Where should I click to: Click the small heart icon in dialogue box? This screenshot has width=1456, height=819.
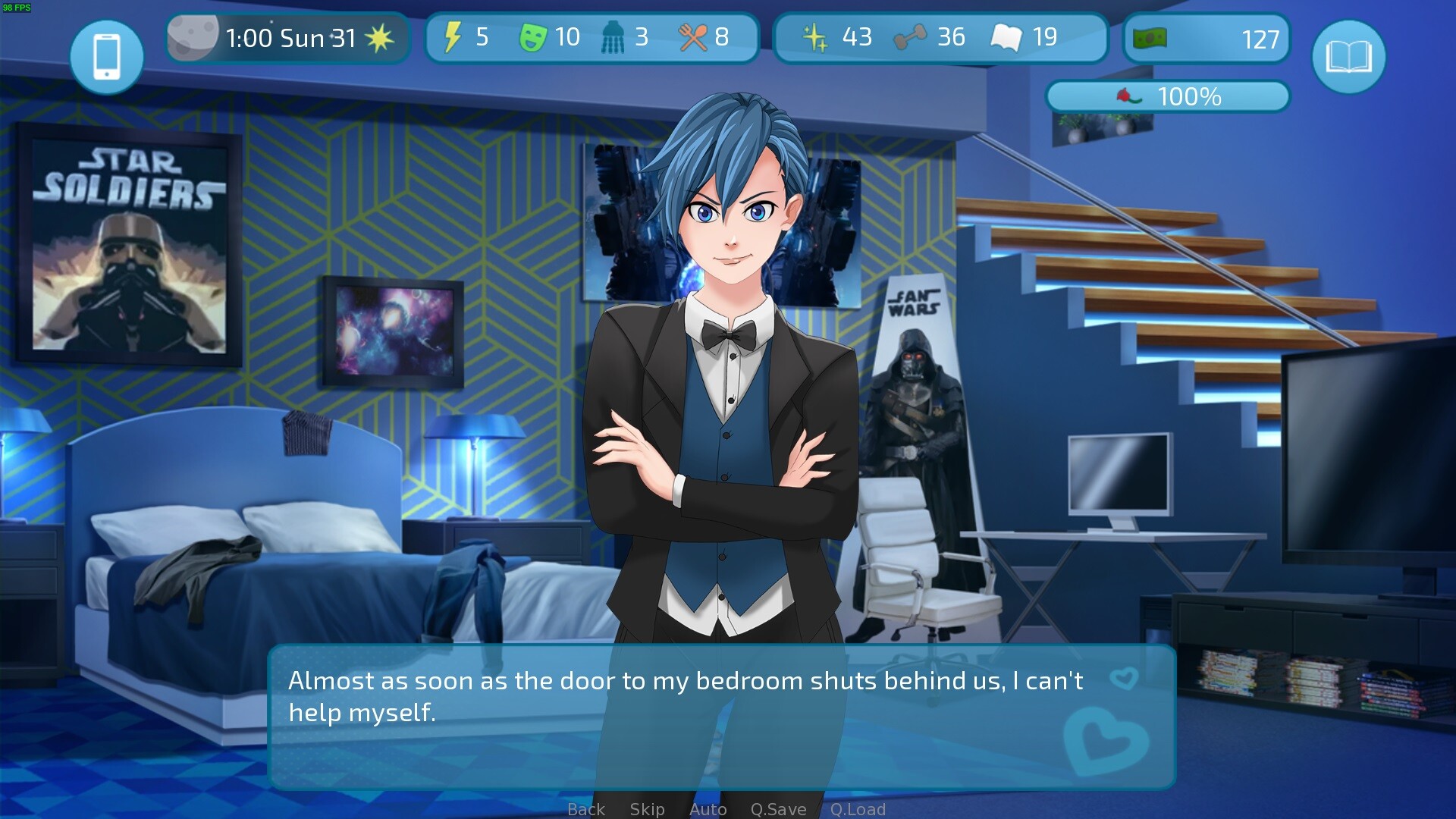(1123, 677)
